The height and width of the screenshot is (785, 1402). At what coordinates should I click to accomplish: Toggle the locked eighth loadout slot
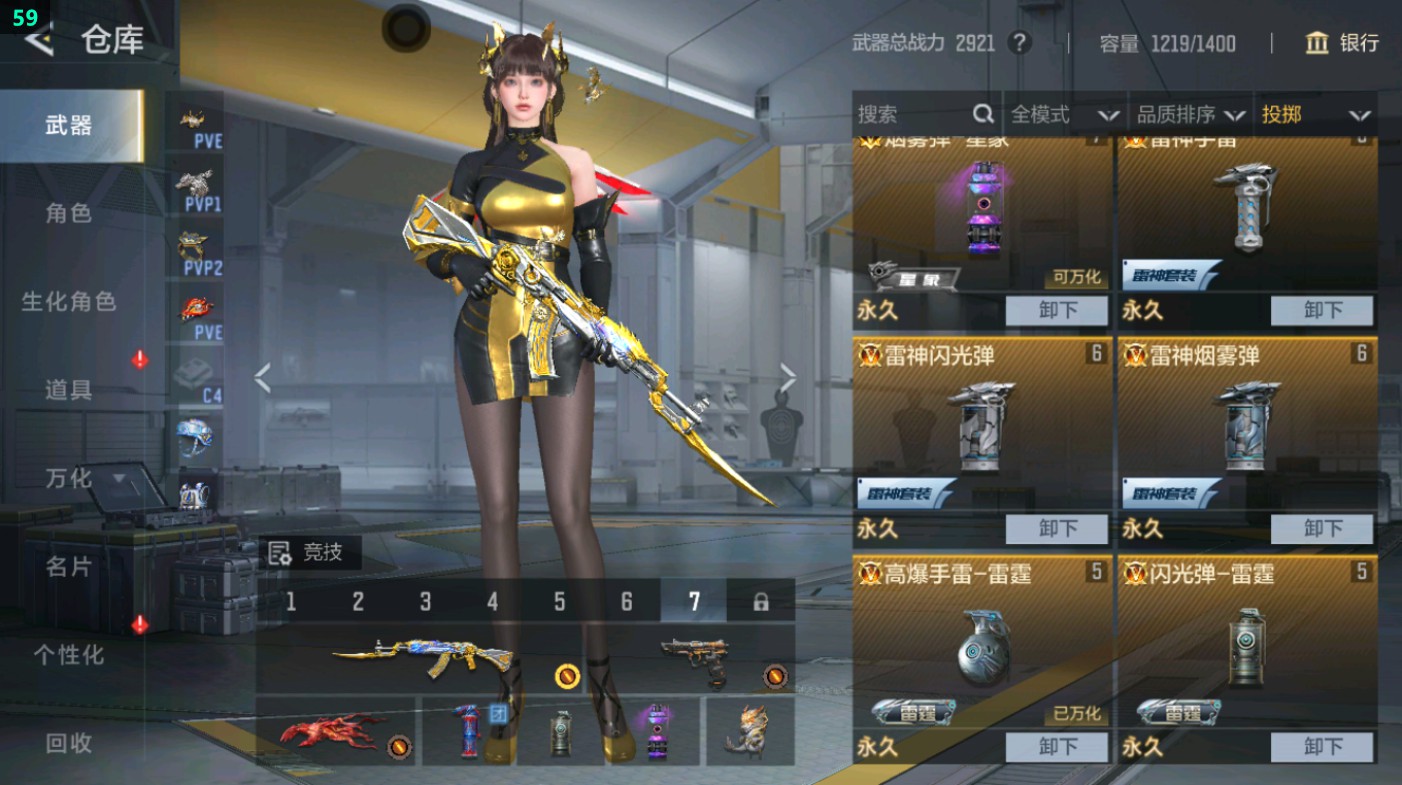[760, 600]
